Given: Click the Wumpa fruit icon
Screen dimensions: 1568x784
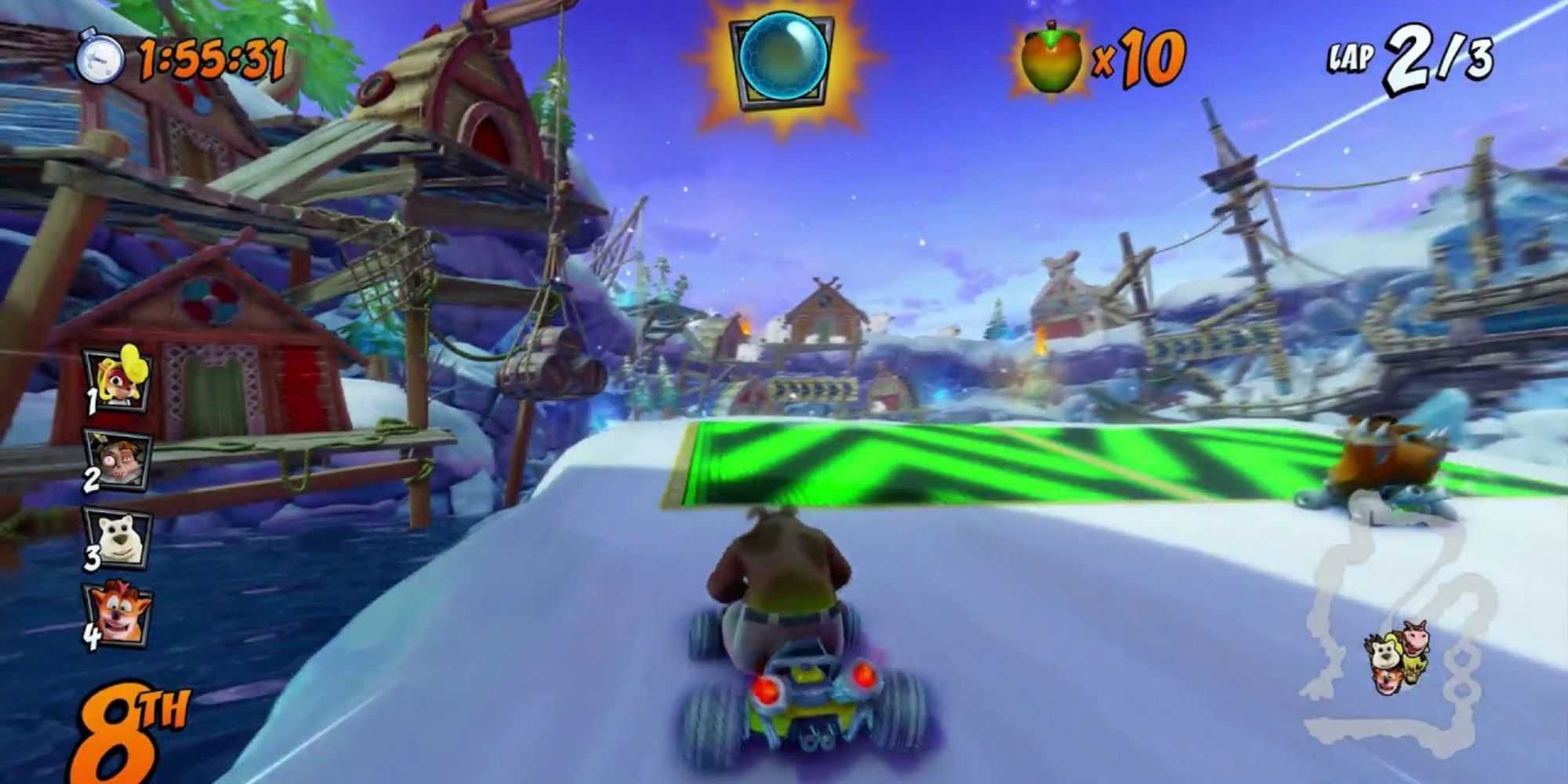Looking at the screenshot, I should tap(1051, 59).
